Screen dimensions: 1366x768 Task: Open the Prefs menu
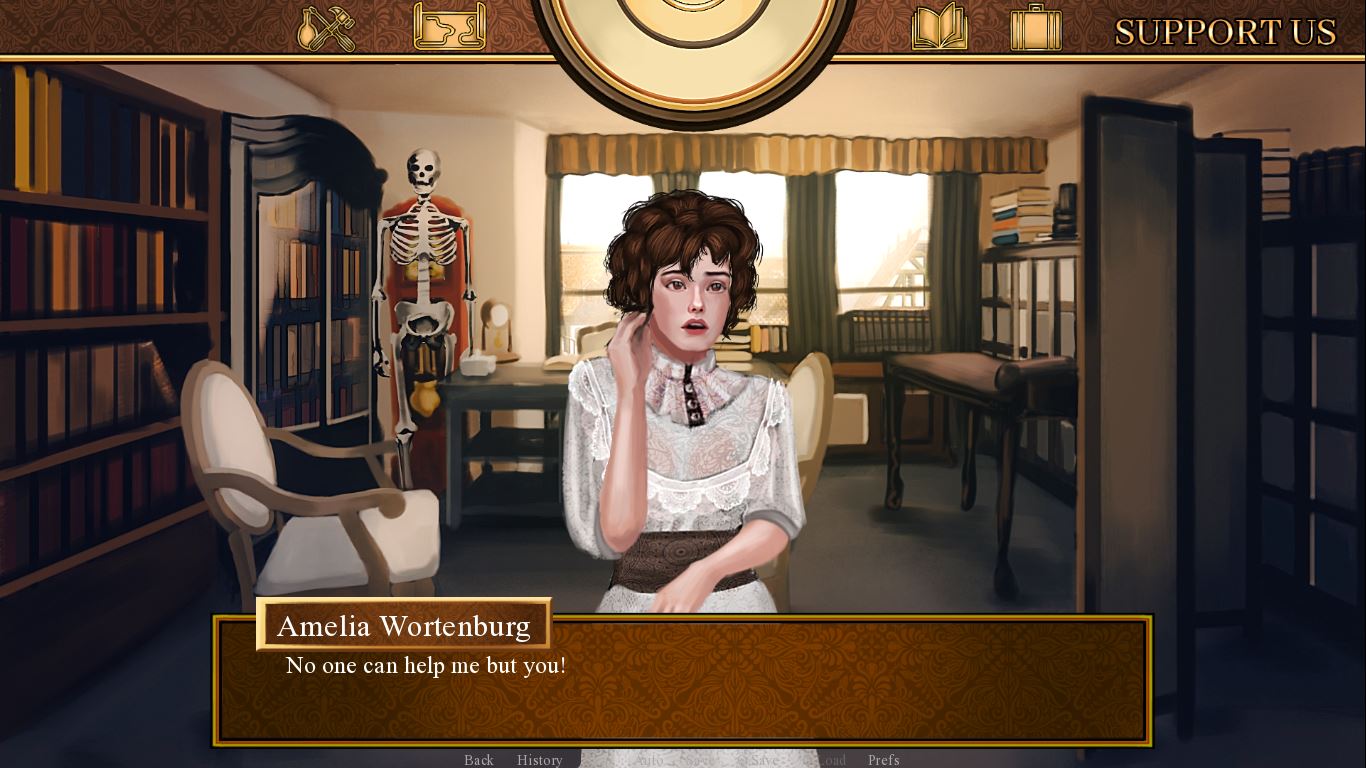[884, 760]
